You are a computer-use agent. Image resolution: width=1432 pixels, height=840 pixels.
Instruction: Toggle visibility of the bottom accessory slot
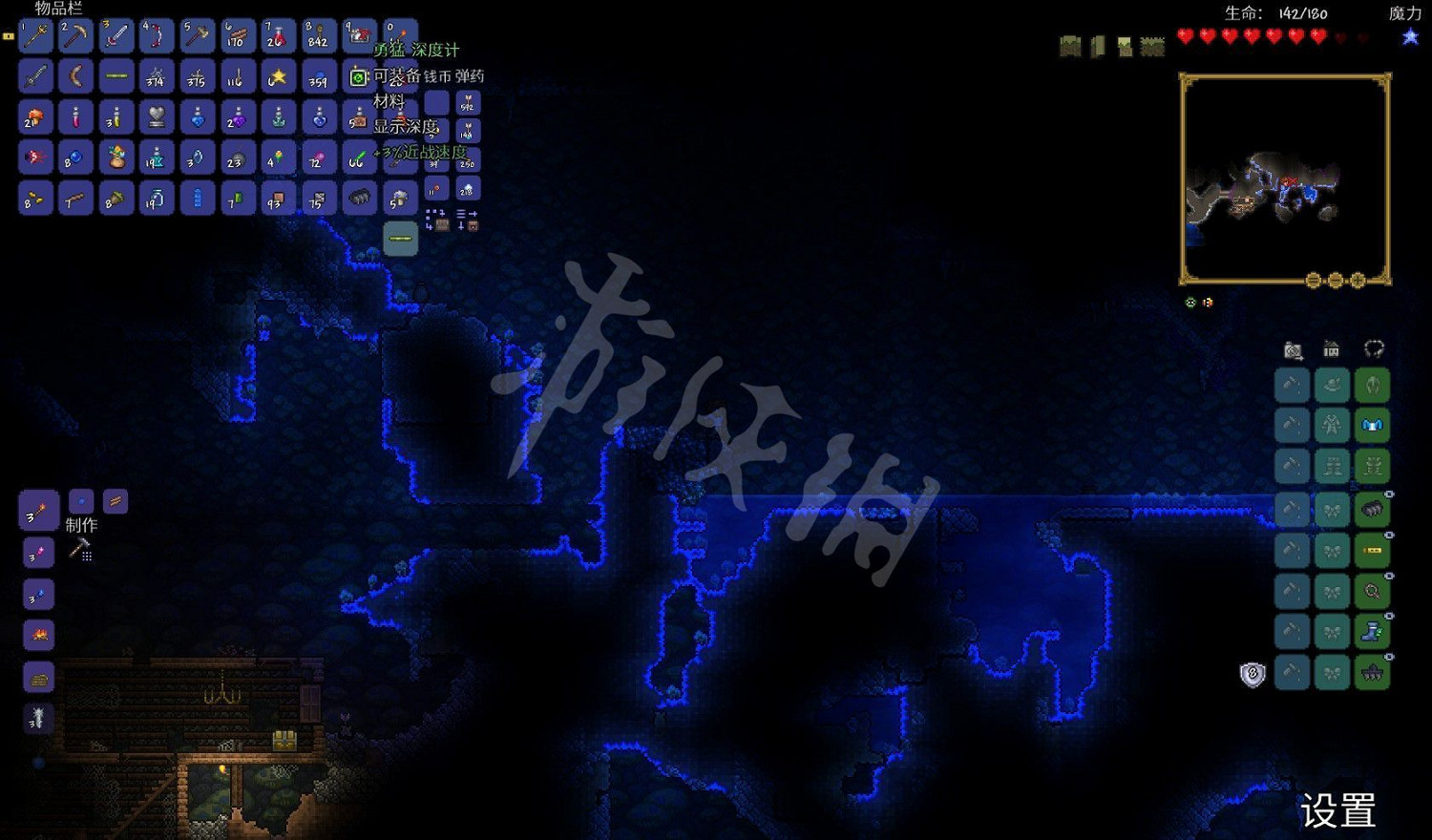point(1389,656)
